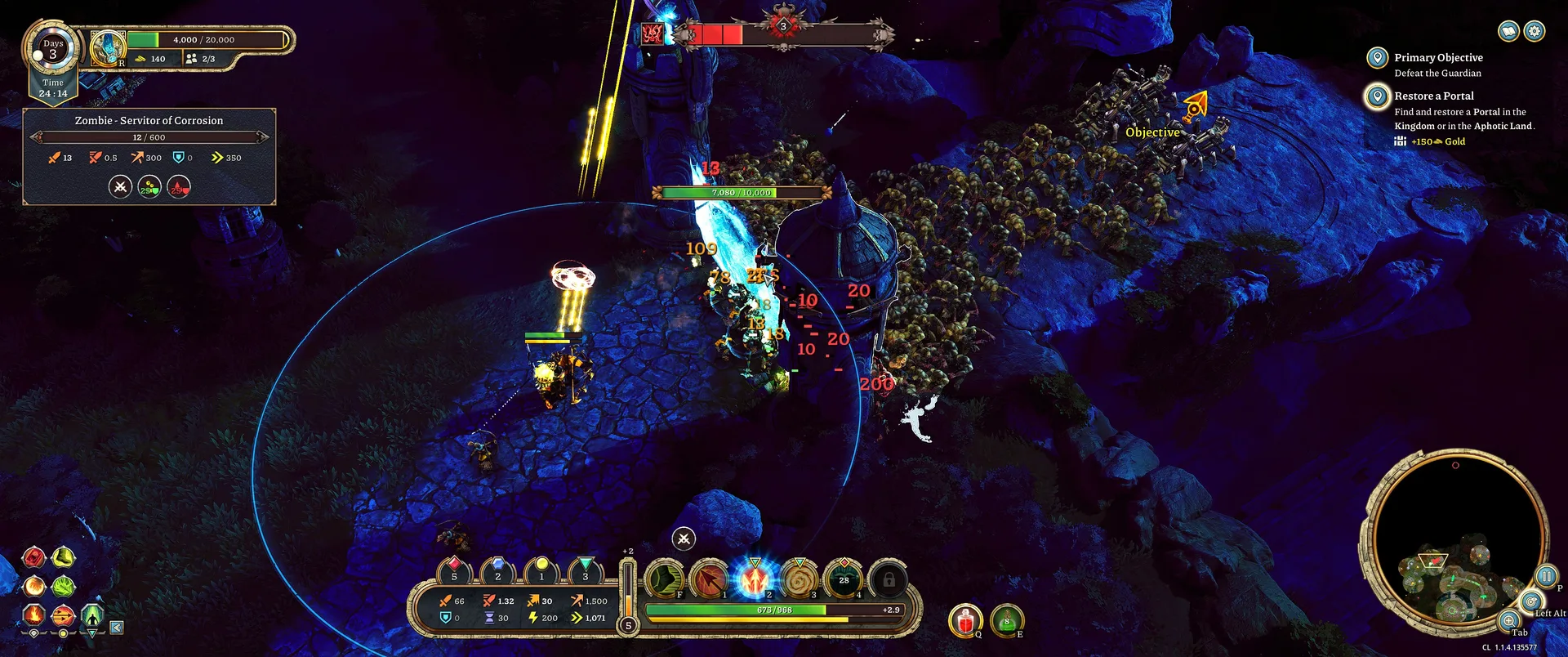This screenshot has height=657, width=1568.
Task: Activate the glowing triple arrow ability
Action: (x=755, y=579)
